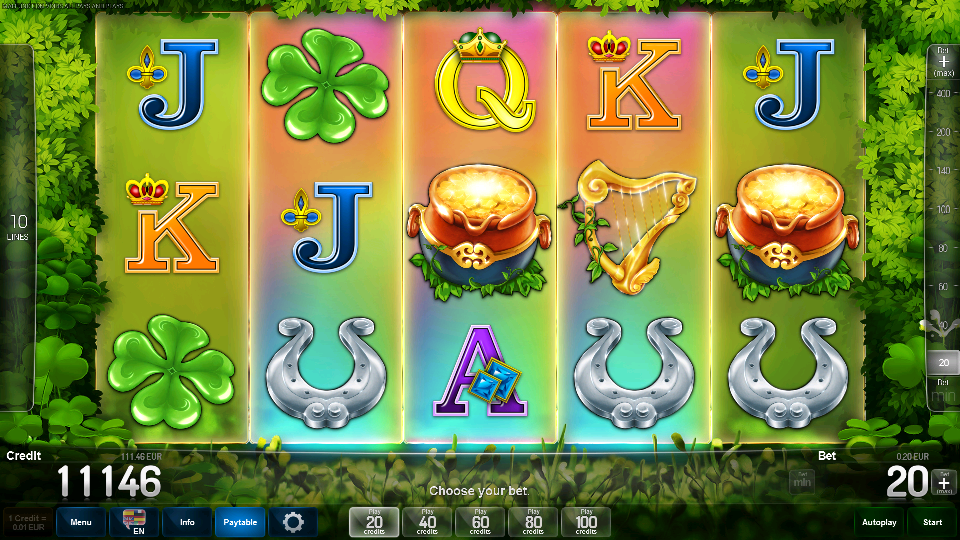Open the Menu button
The width and height of the screenshot is (960, 540).
(81, 522)
